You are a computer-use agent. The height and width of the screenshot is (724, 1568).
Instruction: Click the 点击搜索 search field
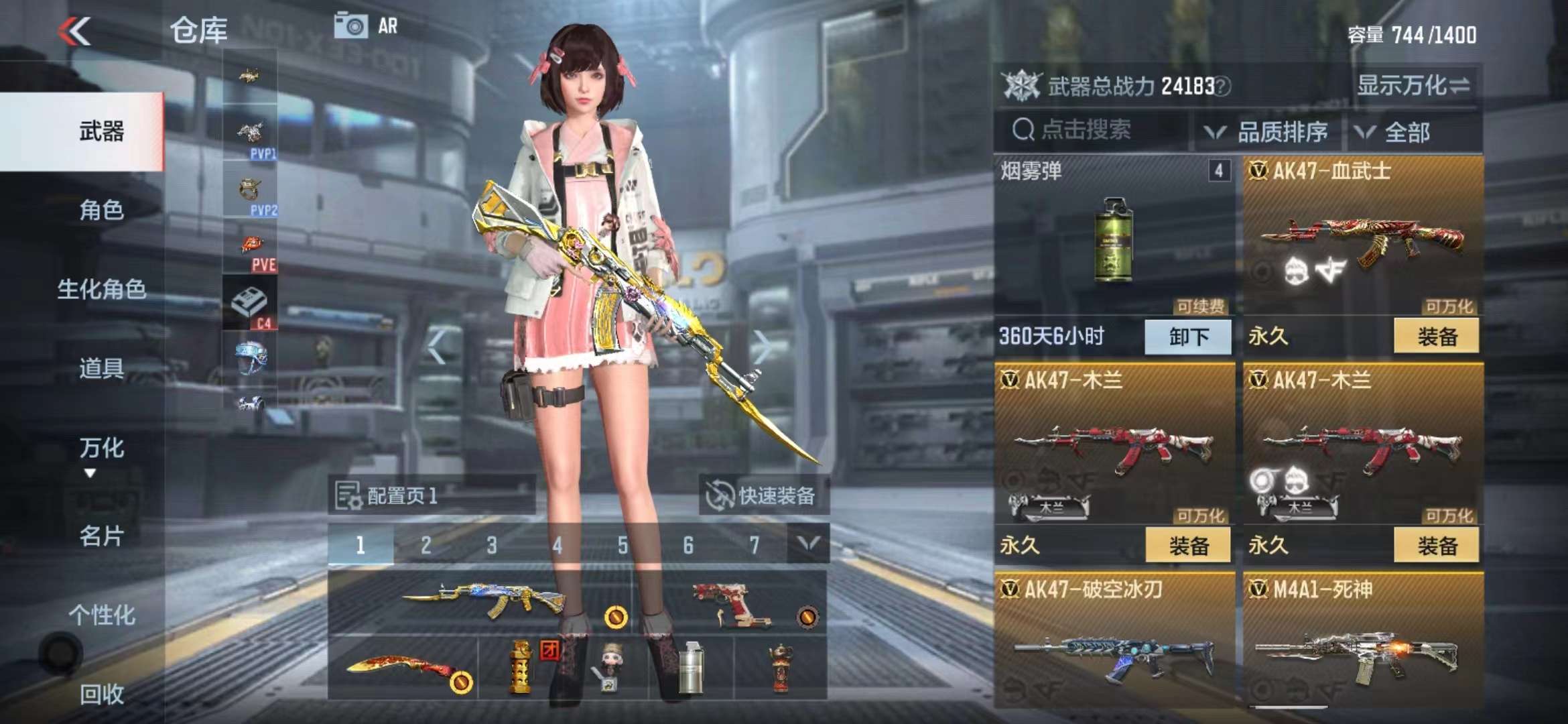tap(1092, 130)
